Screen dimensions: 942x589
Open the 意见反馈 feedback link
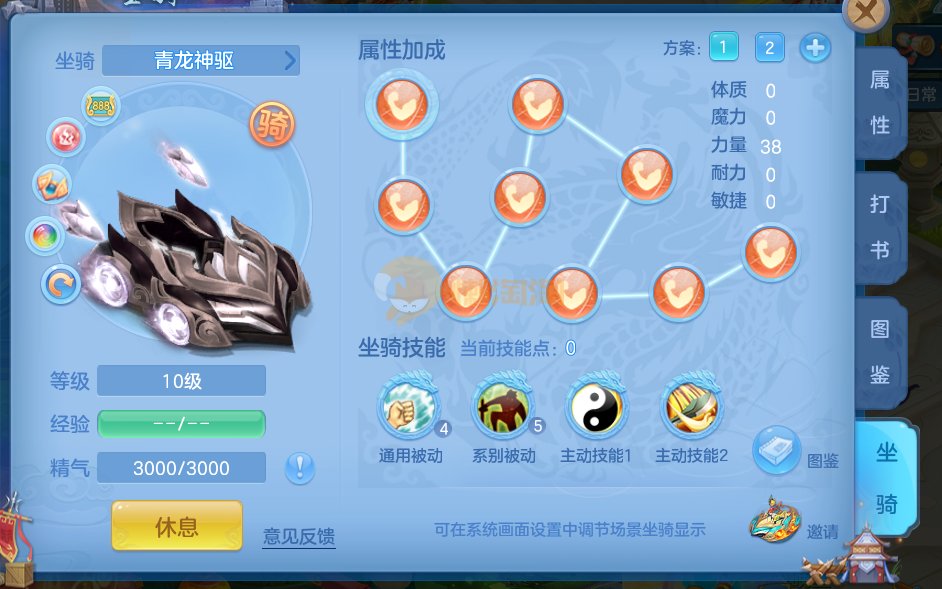[x=298, y=536]
